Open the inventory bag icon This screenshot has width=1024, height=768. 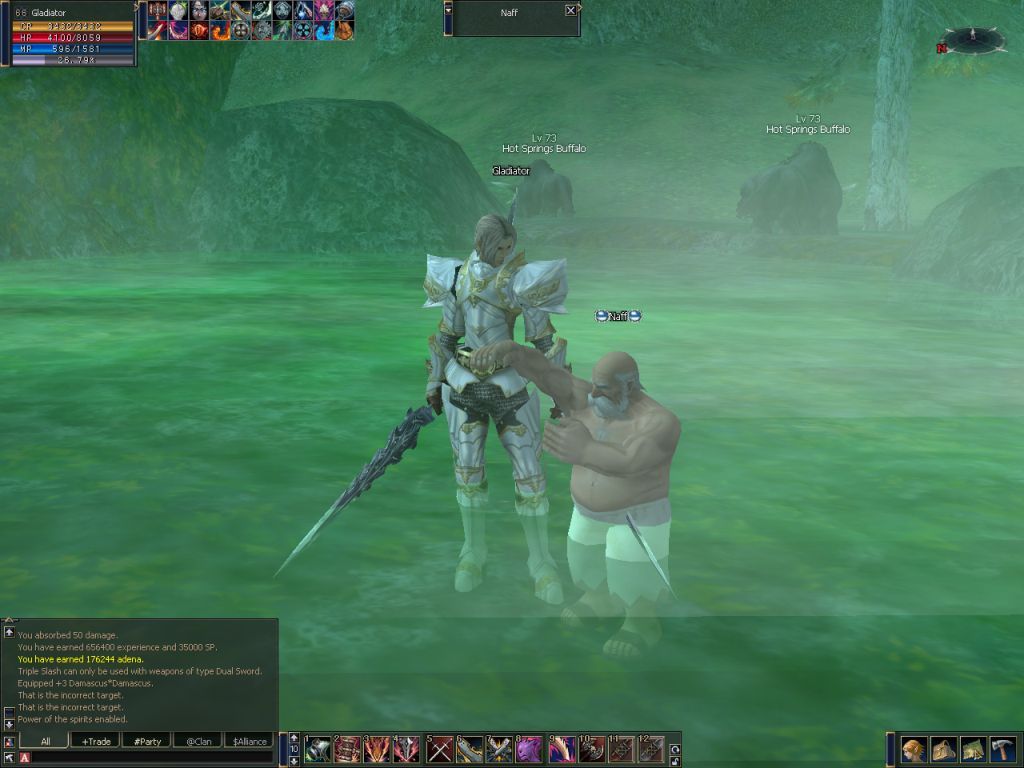(944, 750)
